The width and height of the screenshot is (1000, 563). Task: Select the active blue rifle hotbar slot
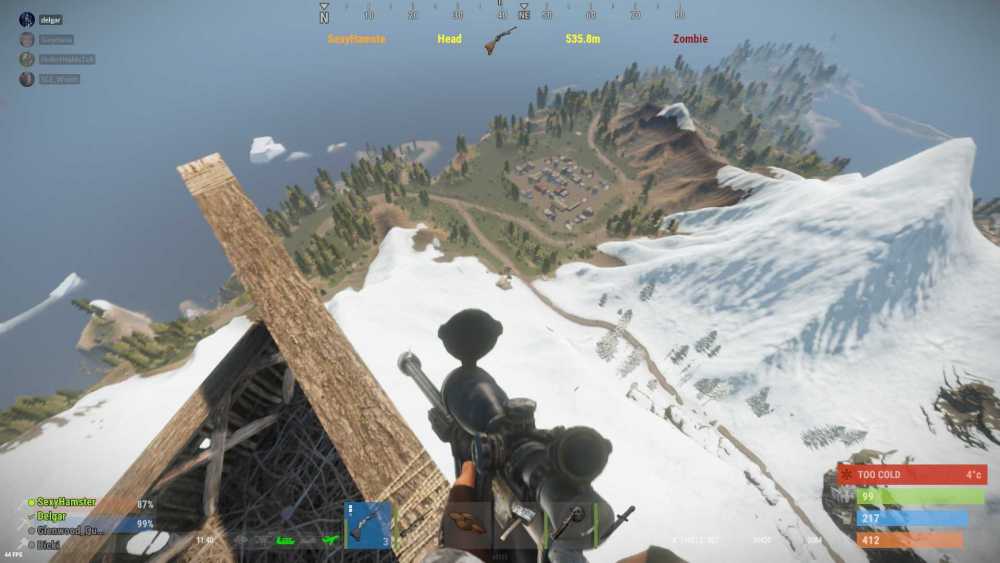(367, 524)
